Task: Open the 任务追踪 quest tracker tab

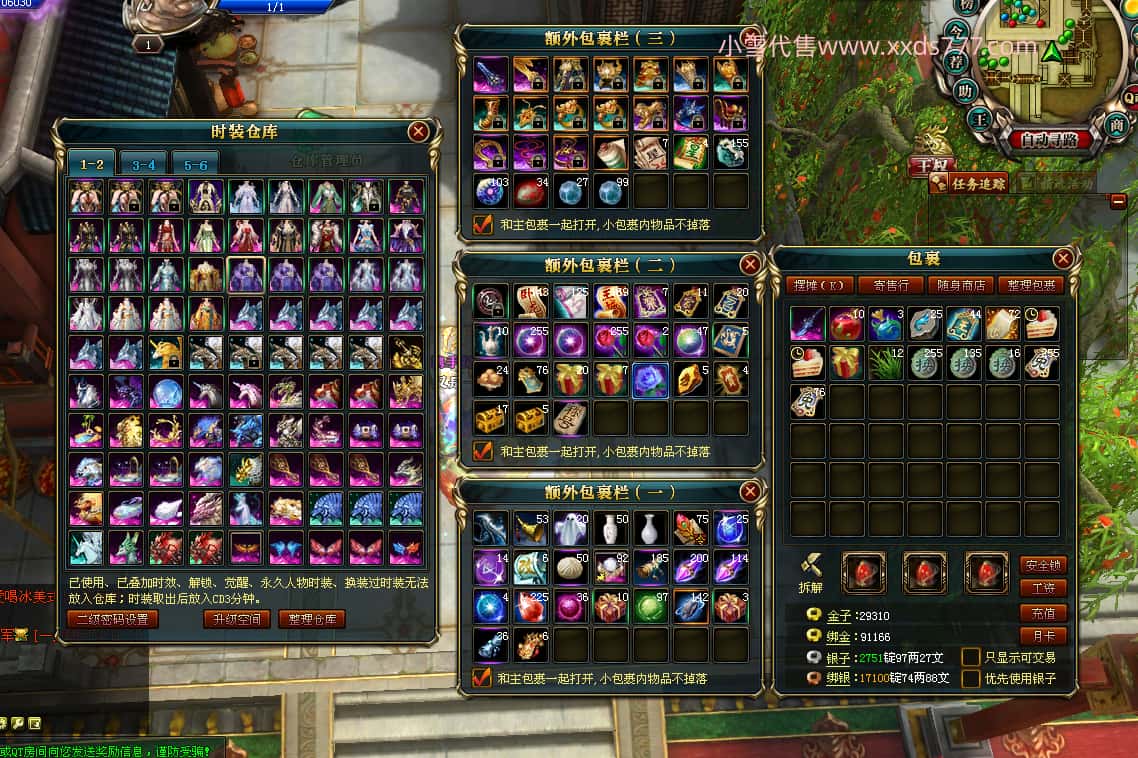Action: tap(969, 183)
